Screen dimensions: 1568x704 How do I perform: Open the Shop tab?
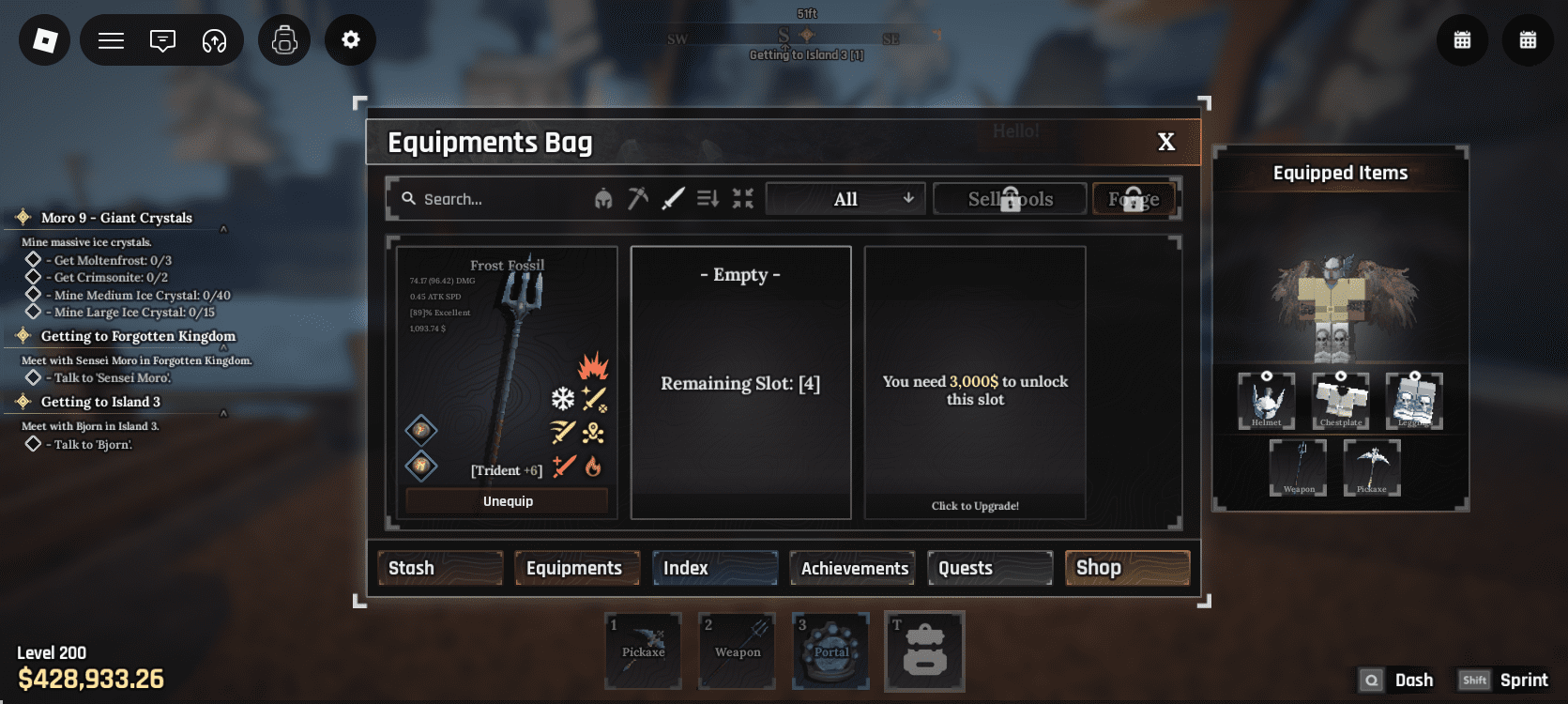pos(1127,568)
